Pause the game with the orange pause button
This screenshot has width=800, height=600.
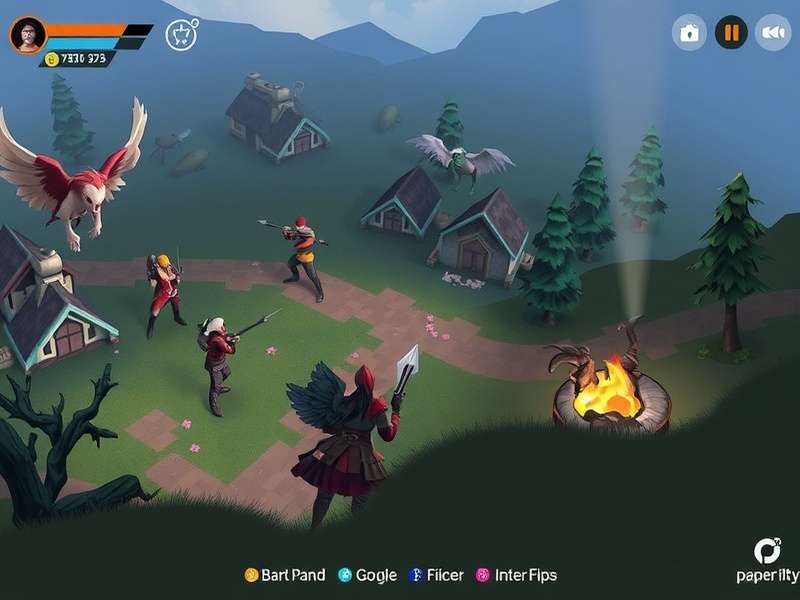coord(731,33)
